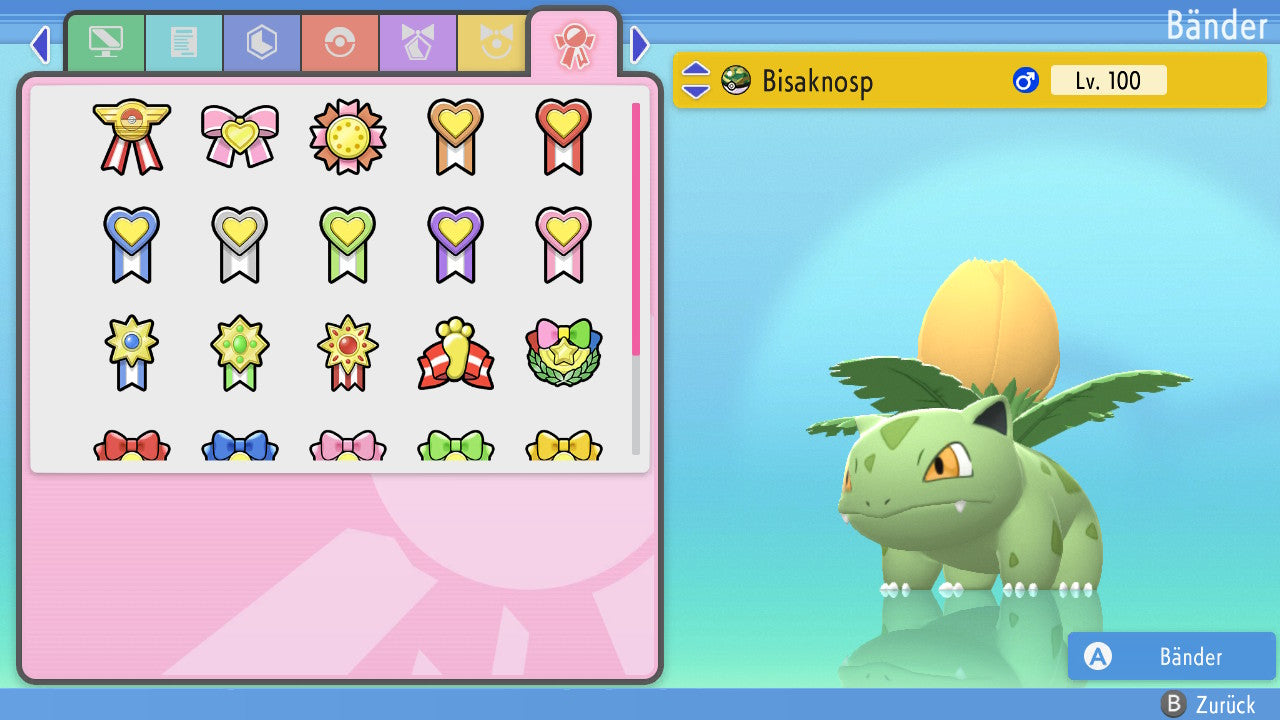Go to next page with right arrow
This screenshot has width=1280, height=720.
pos(640,44)
